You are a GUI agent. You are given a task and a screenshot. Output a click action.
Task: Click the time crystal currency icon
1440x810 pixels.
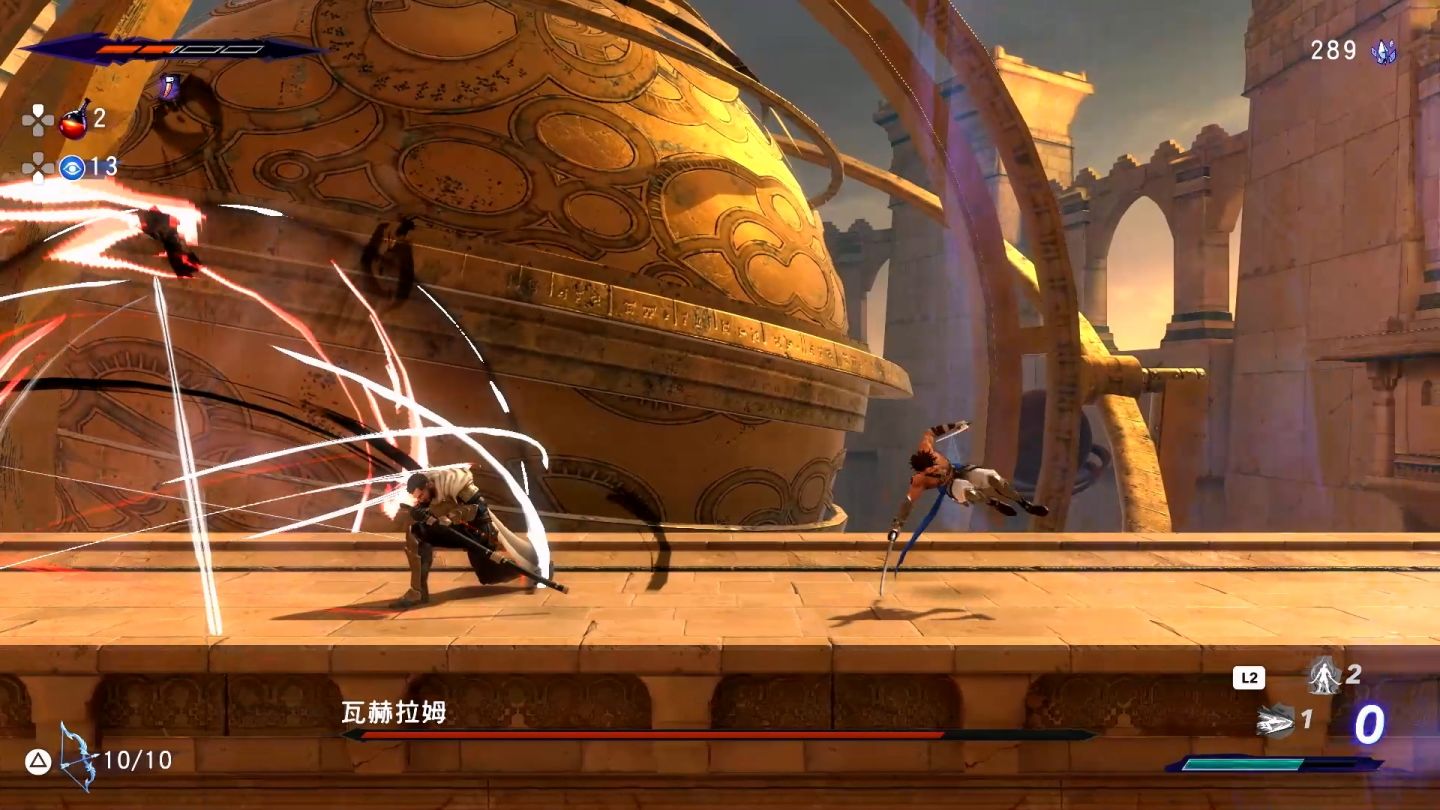tap(1384, 51)
